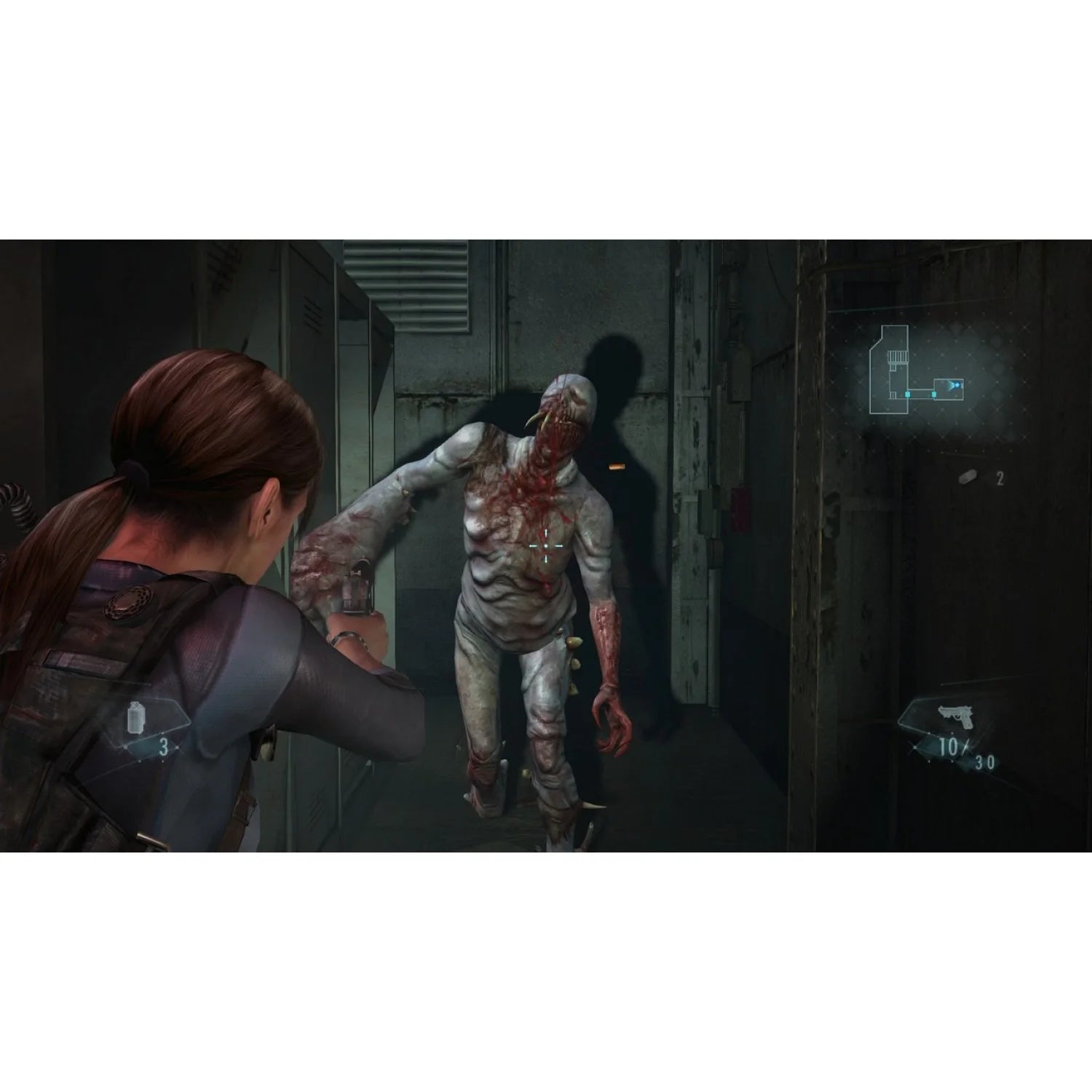Select the left blue door marker on the minimap
The height and width of the screenshot is (1092, 1092).
(907, 394)
